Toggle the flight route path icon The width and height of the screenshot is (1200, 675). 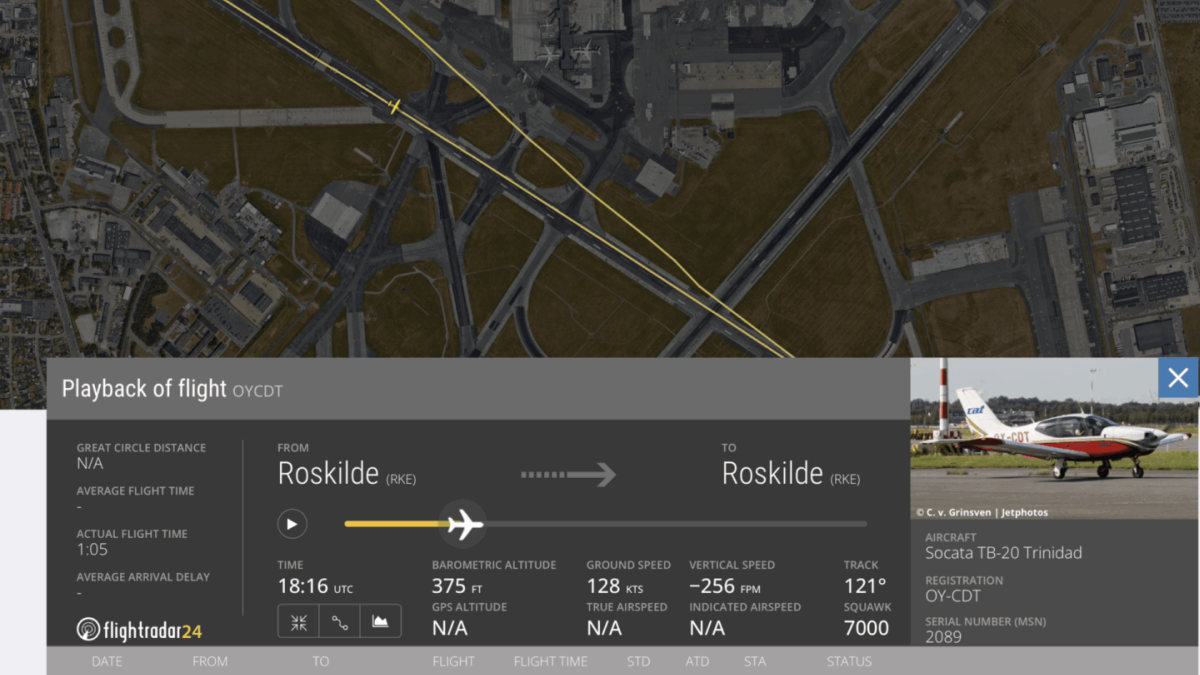coord(340,621)
